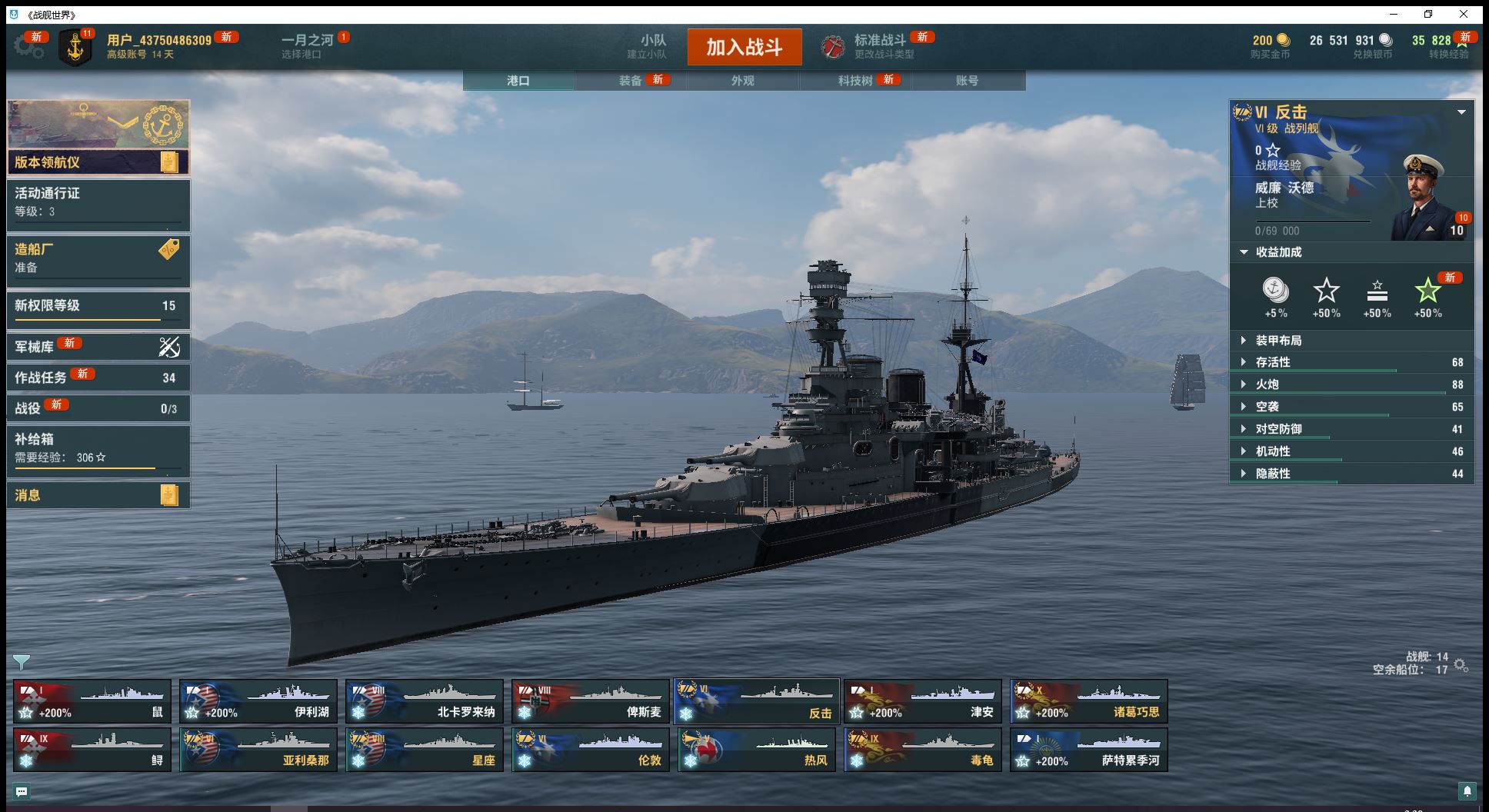Select the 北卡罗来纳 ship in carousel
This screenshot has height=812, width=1489.
coord(424,701)
